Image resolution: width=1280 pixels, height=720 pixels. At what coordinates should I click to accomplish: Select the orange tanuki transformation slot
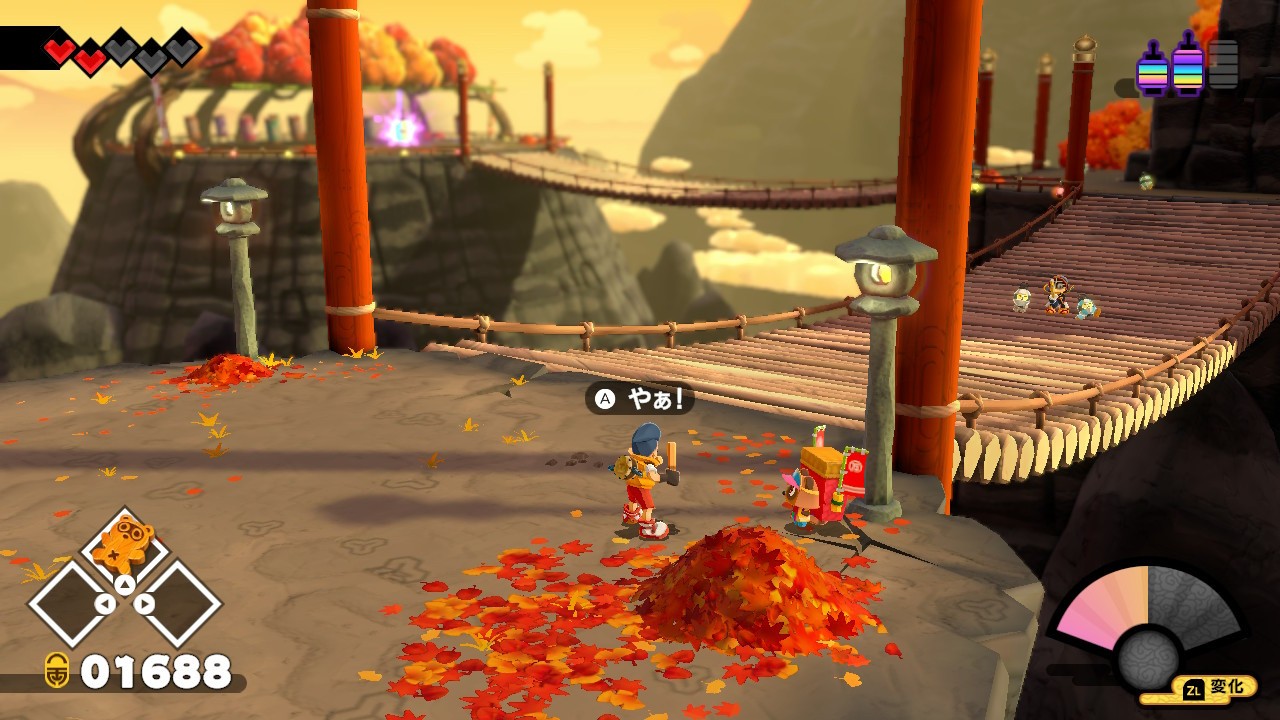pos(124,544)
